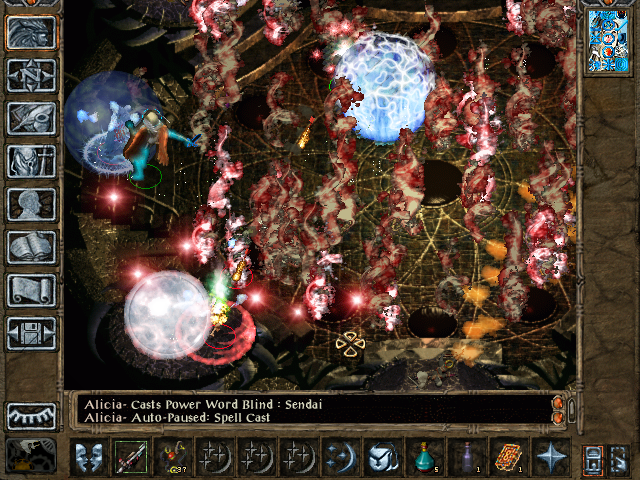Open the priest scroll page
The image size is (640, 480).
click(31, 290)
